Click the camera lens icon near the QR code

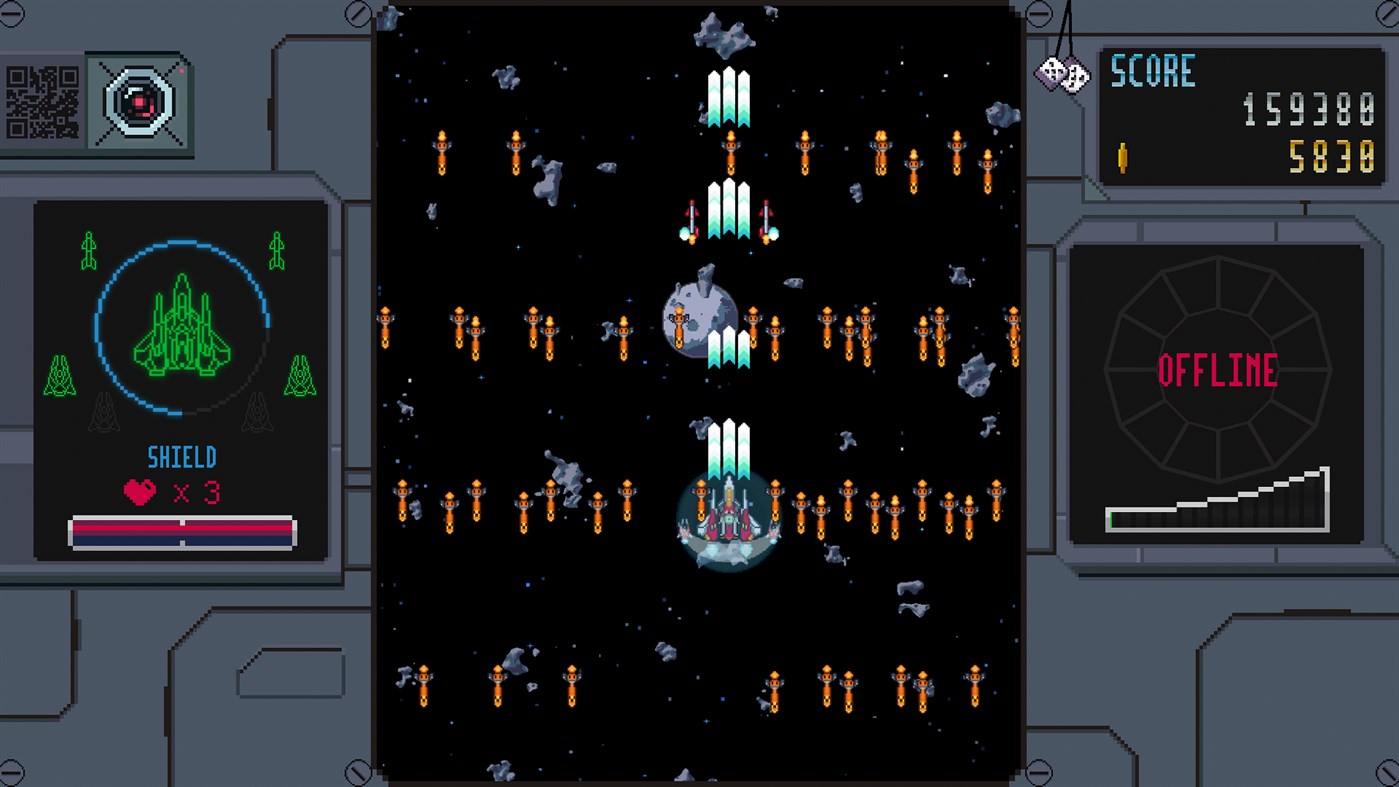138,100
